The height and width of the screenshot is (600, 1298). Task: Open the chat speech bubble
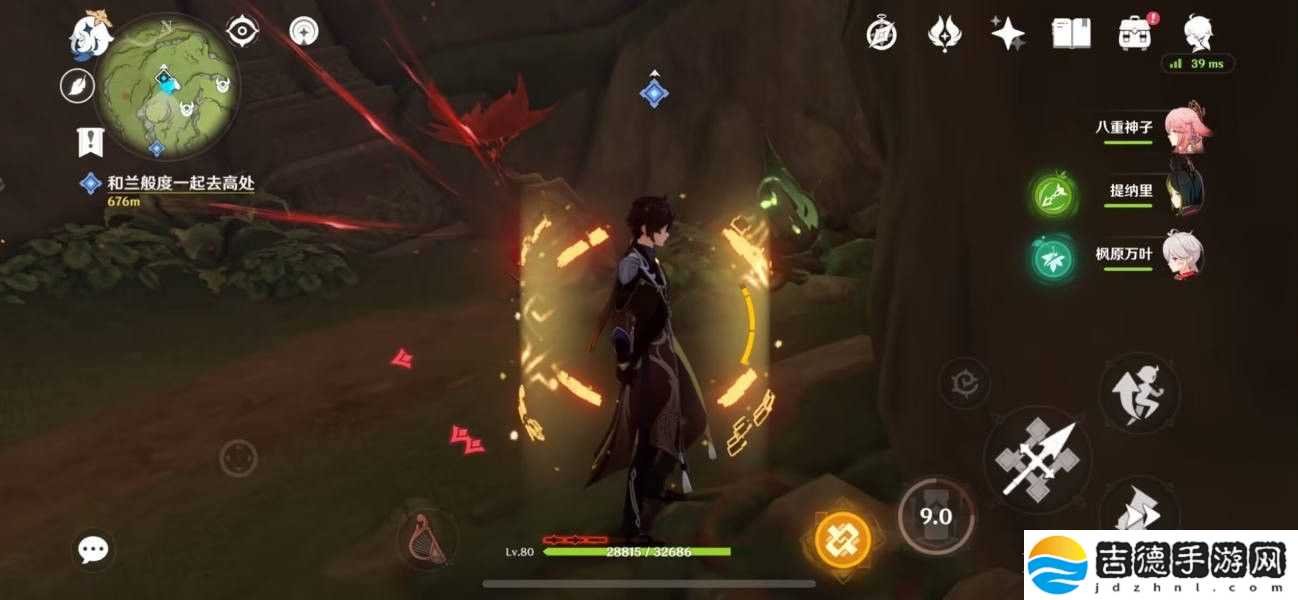[x=94, y=548]
